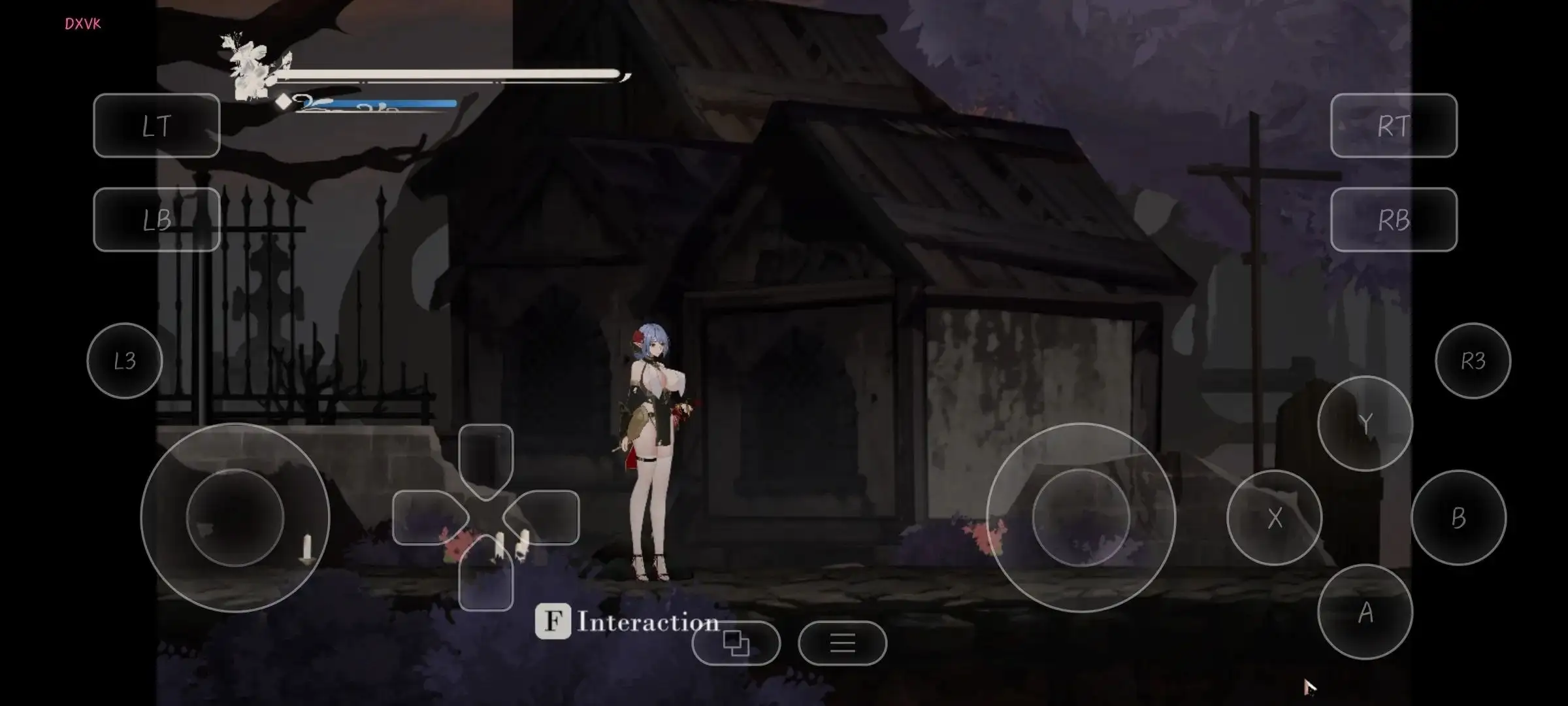Hit the B face button
The height and width of the screenshot is (706, 1568).
(1458, 518)
